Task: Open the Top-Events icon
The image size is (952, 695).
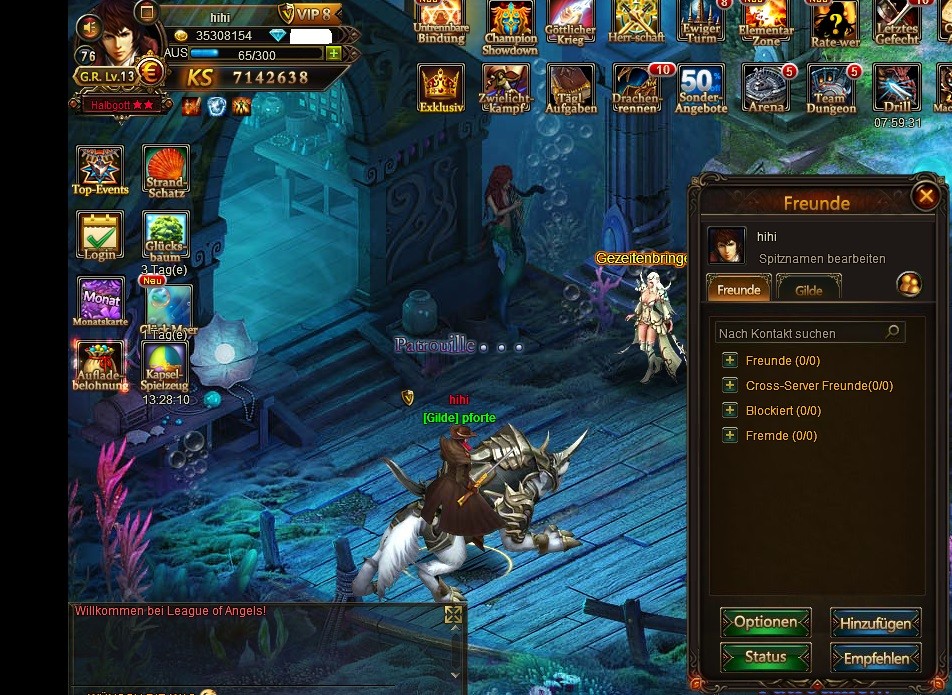Action: click(100, 170)
